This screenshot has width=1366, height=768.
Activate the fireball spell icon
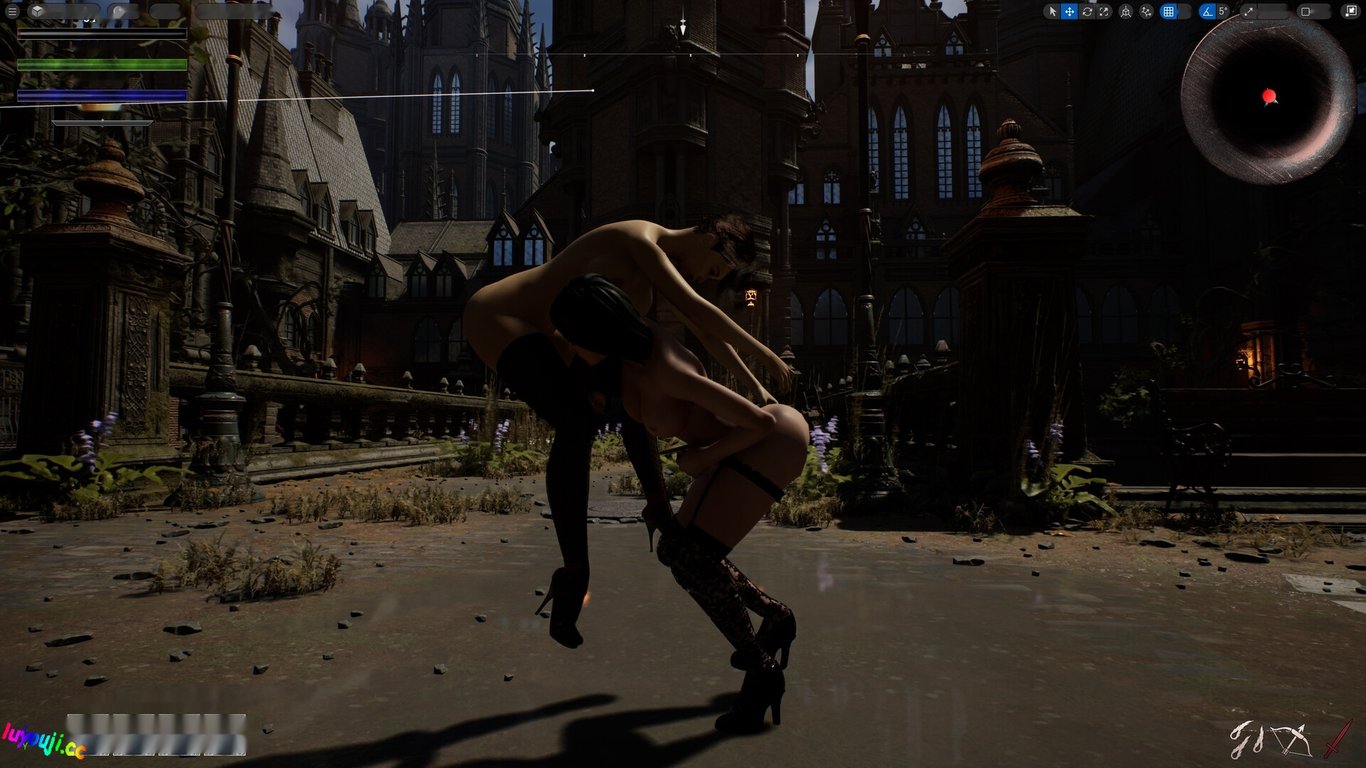click(x=1246, y=741)
